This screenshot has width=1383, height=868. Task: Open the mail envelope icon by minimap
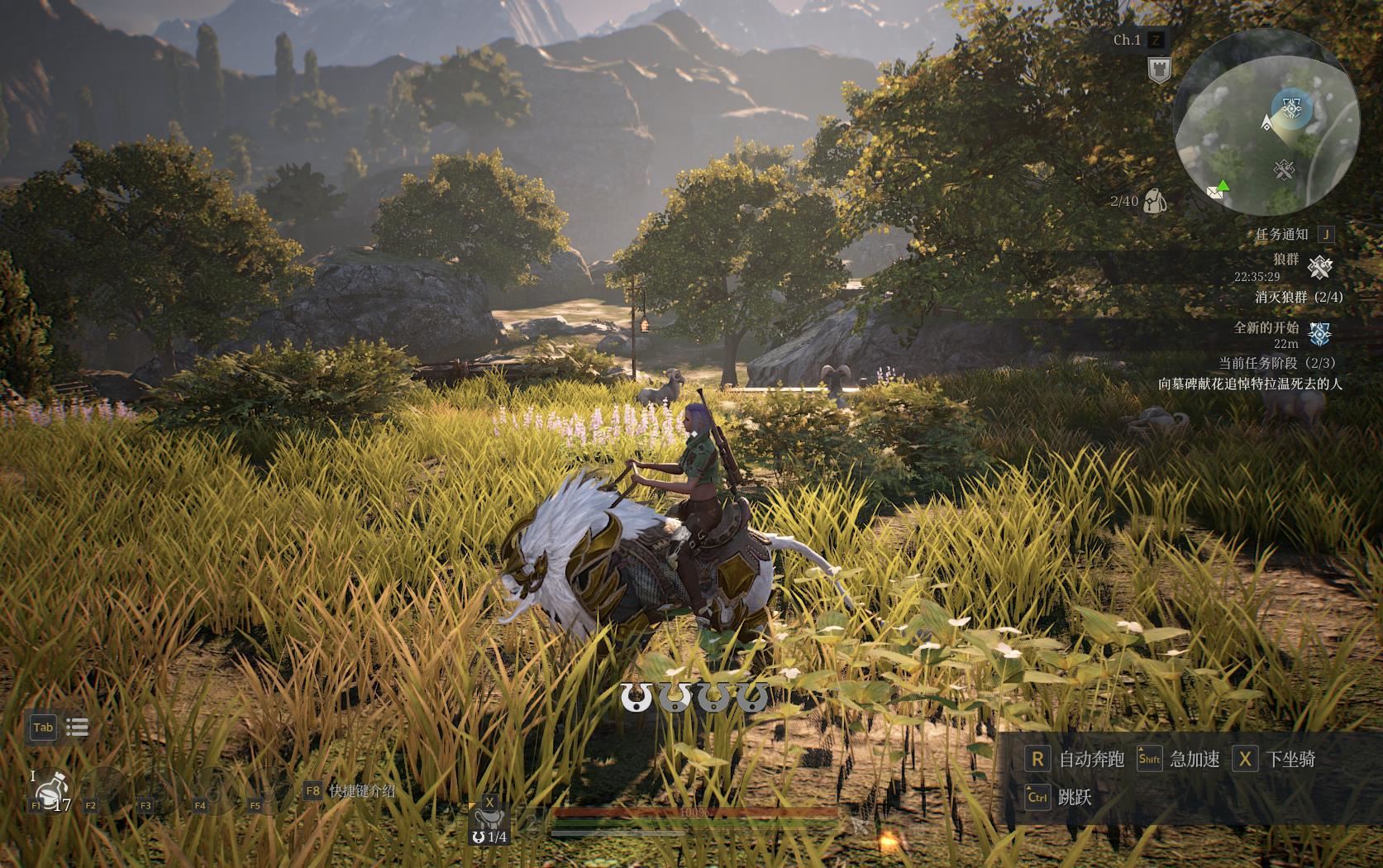[1214, 192]
